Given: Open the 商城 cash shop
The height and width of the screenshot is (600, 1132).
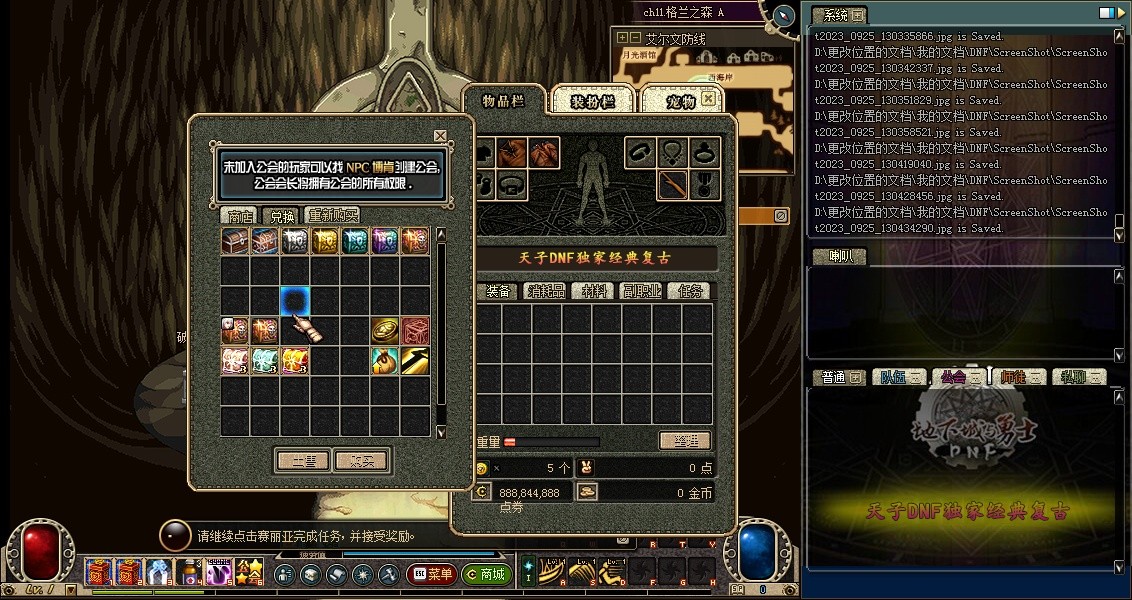Looking at the screenshot, I should tap(487, 575).
